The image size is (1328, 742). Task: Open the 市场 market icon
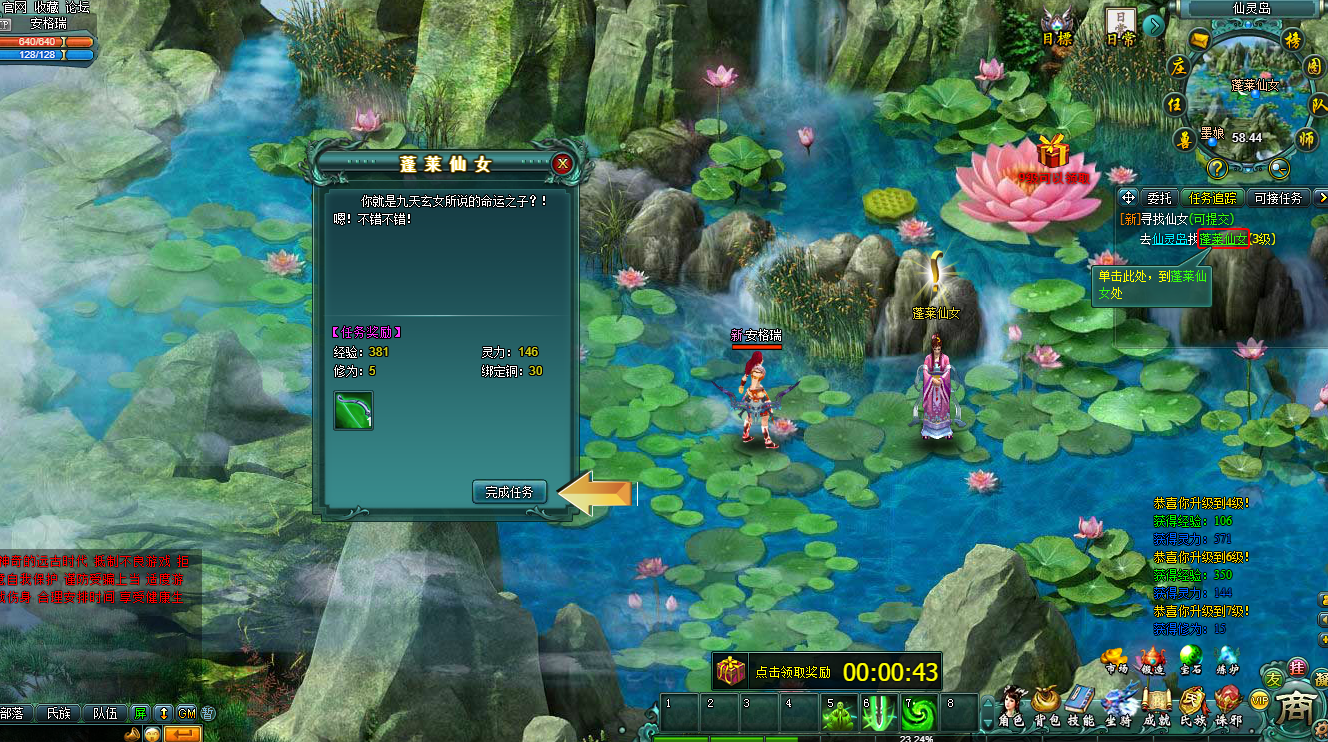point(1114,662)
